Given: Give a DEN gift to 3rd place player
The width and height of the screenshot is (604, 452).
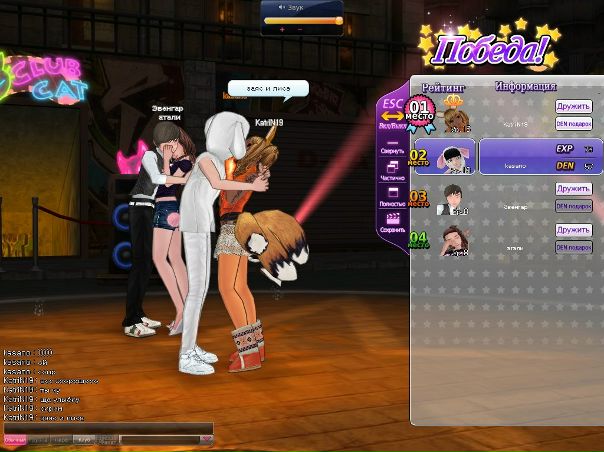Looking at the screenshot, I should pyautogui.click(x=574, y=206).
